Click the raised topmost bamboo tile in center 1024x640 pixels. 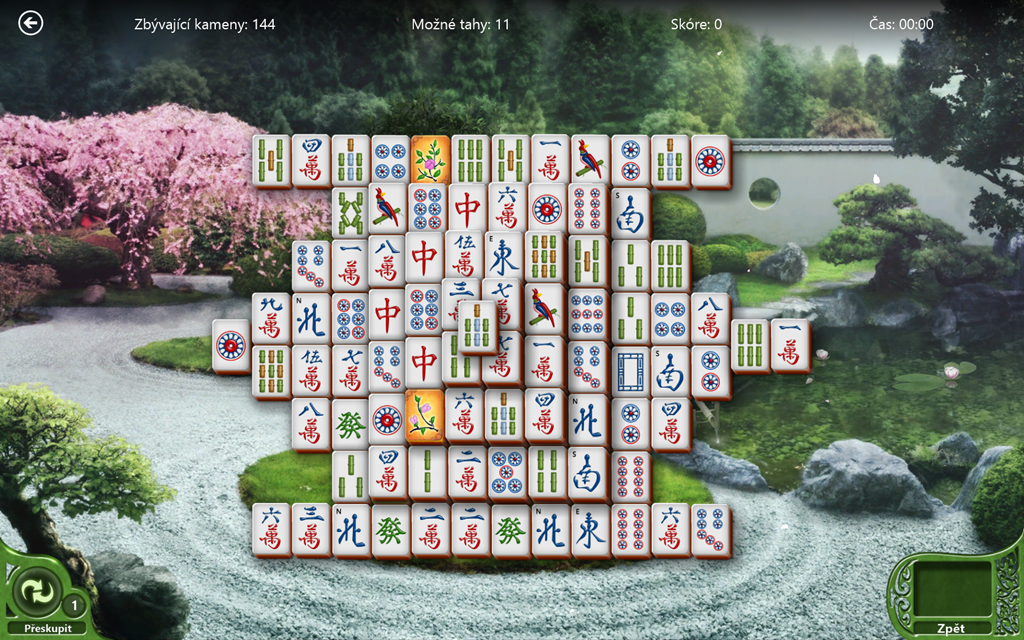[x=478, y=325]
